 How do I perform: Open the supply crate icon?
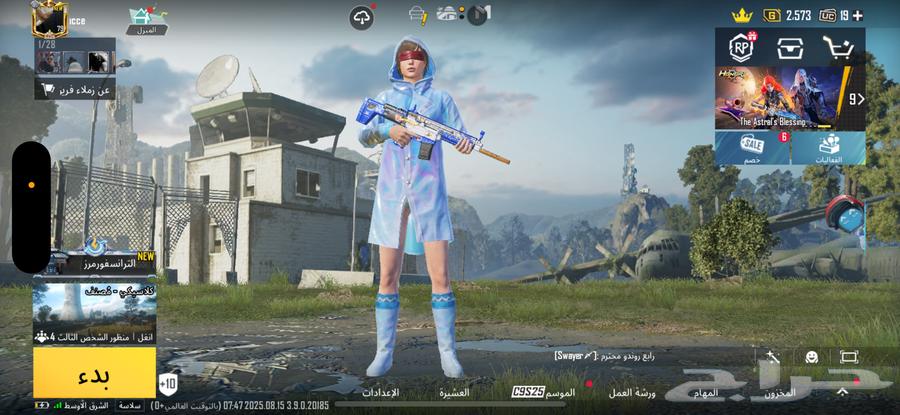790,47
